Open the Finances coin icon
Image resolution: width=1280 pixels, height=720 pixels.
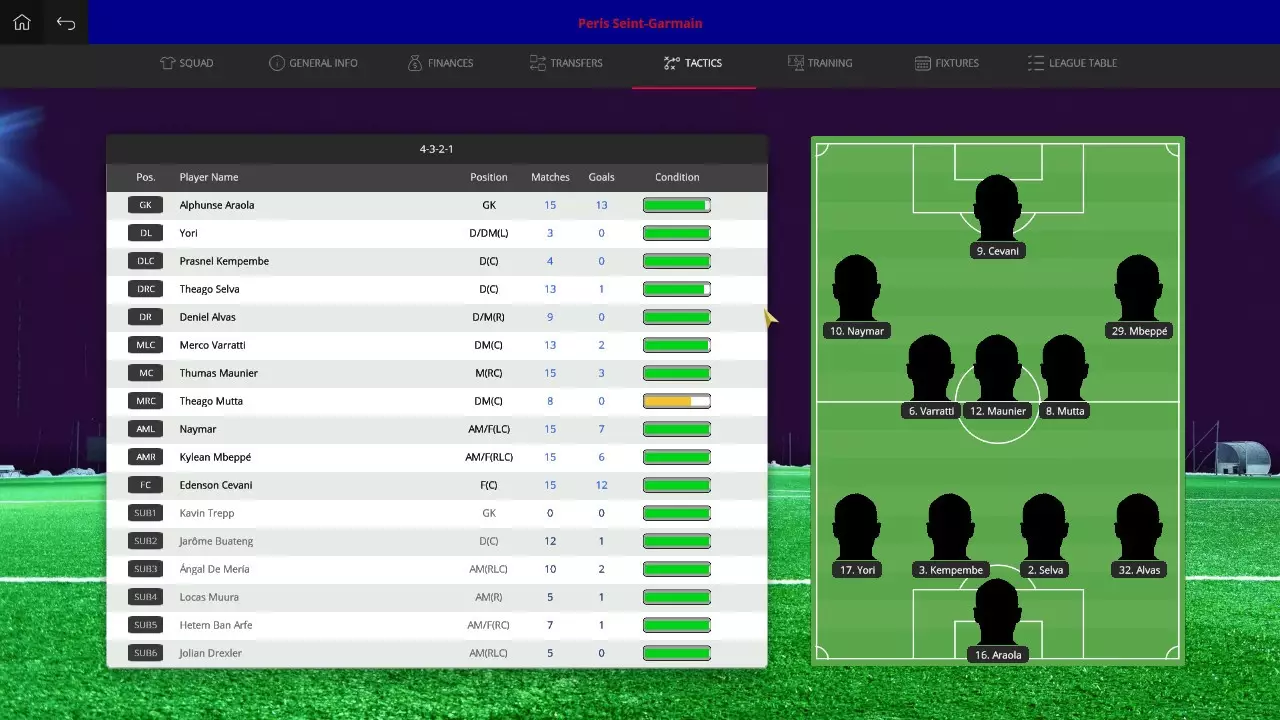point(414,62)
